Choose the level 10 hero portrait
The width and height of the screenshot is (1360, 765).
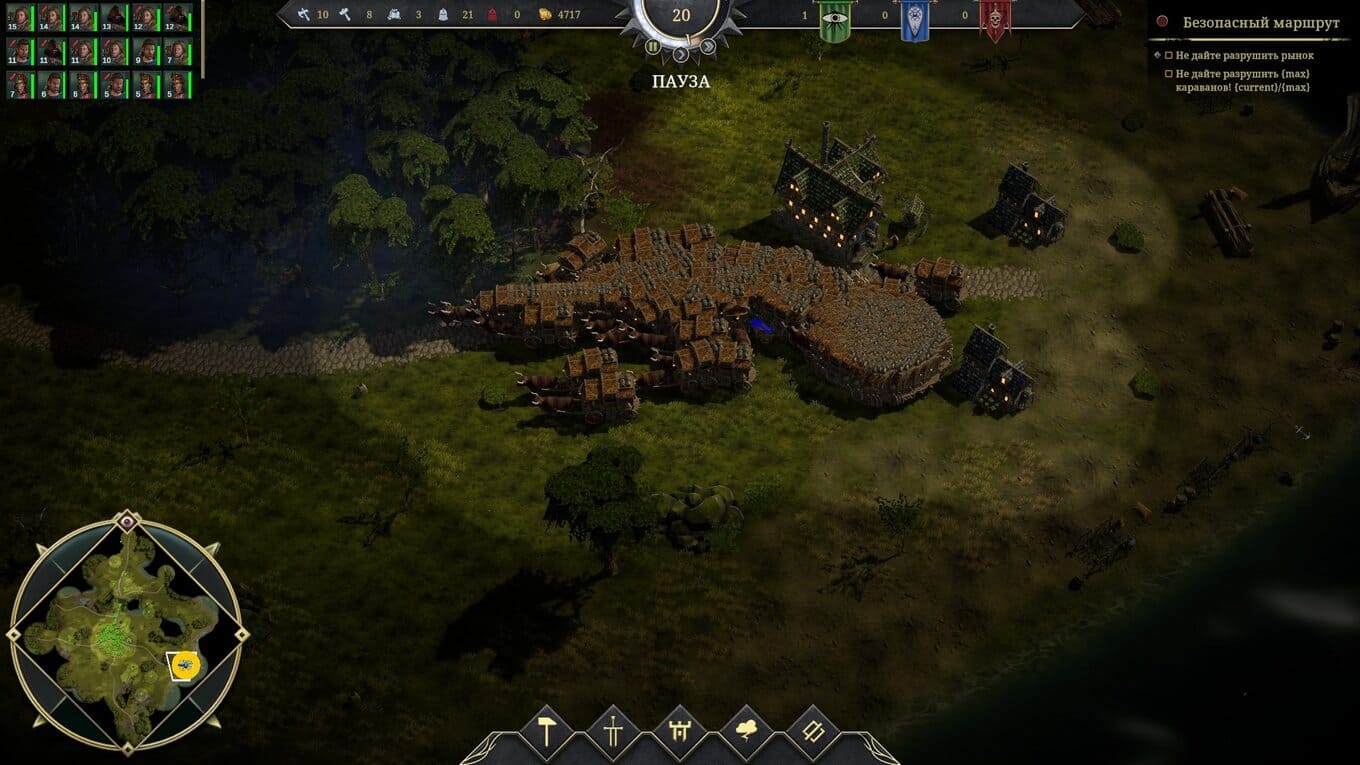[x=113, y=51]
